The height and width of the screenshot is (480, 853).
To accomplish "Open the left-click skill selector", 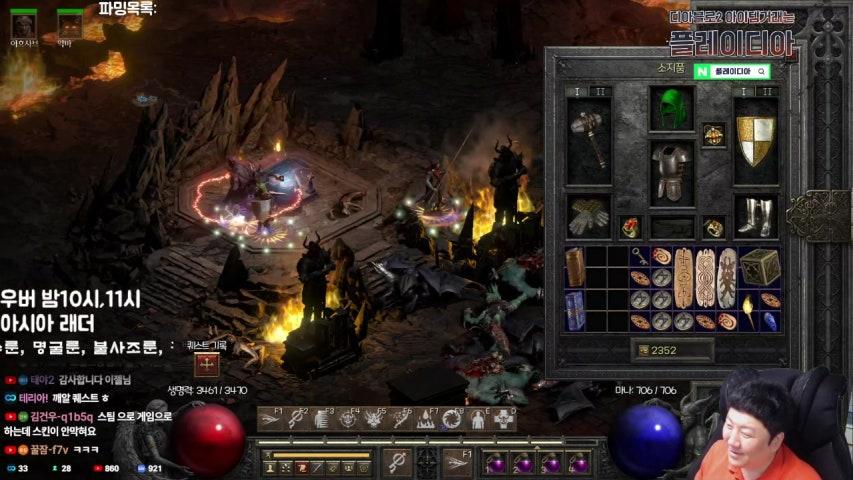I will coord(397,462).
